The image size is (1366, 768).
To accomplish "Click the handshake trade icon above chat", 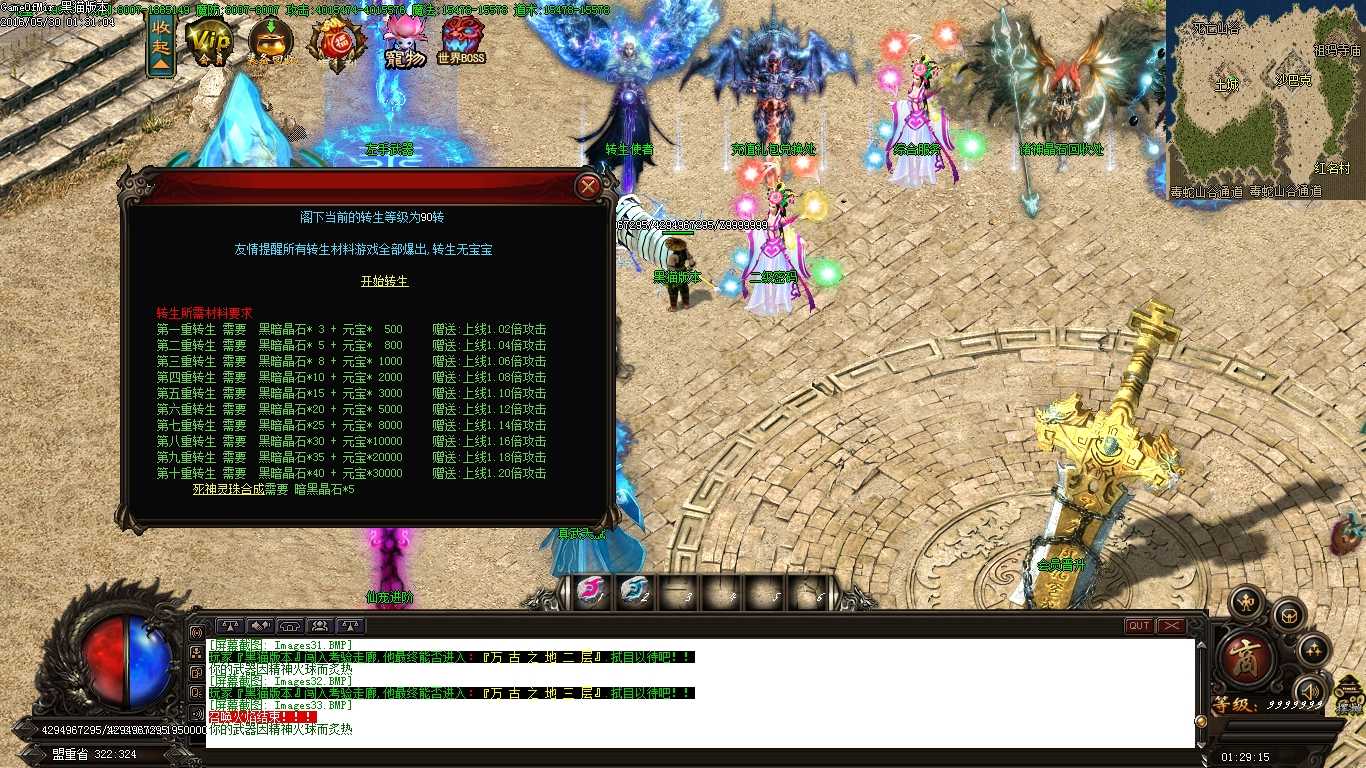I will tap(258, 627).
